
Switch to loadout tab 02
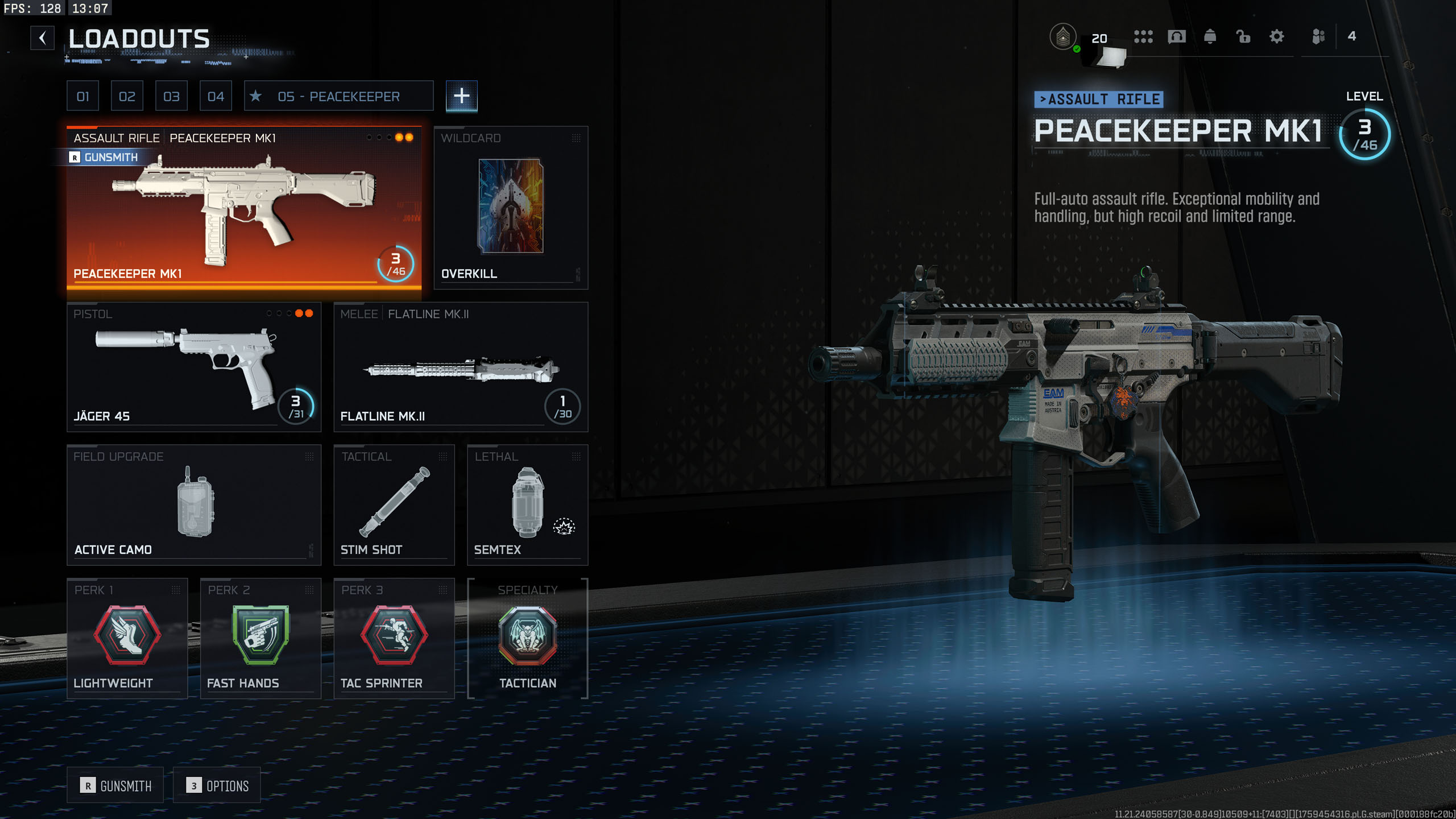tap(127, 96)
